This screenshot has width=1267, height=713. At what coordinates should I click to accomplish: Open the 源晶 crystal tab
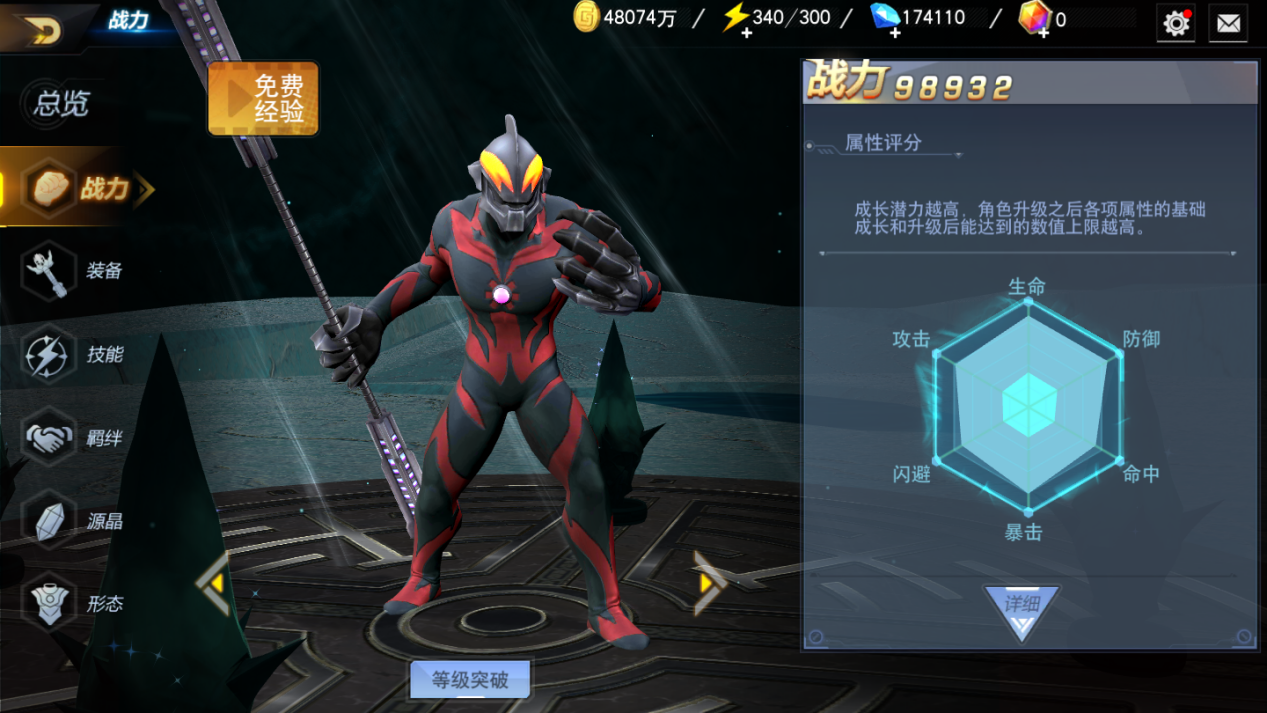tap(76, 521)
